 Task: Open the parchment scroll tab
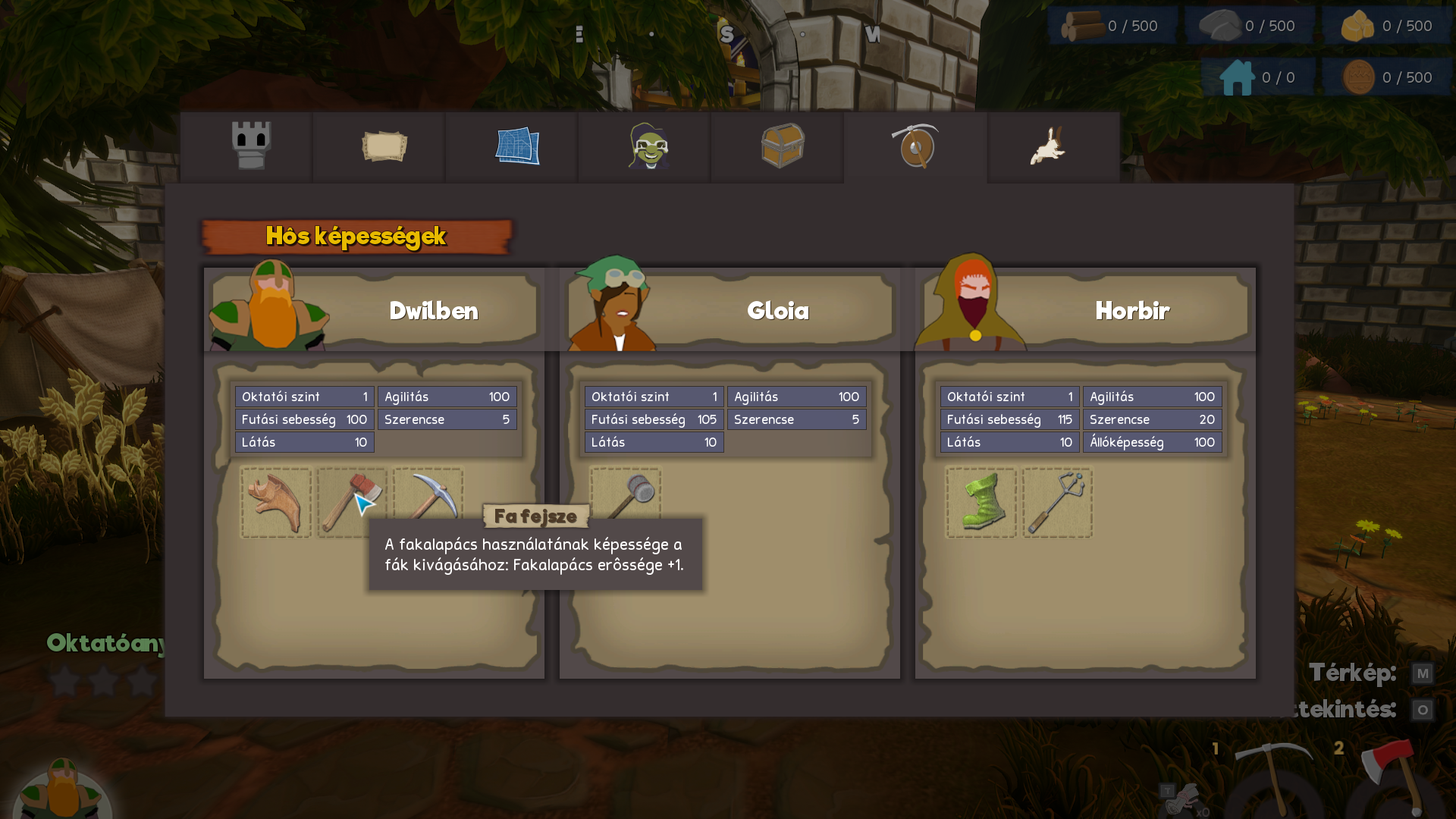tap(384, 146)
